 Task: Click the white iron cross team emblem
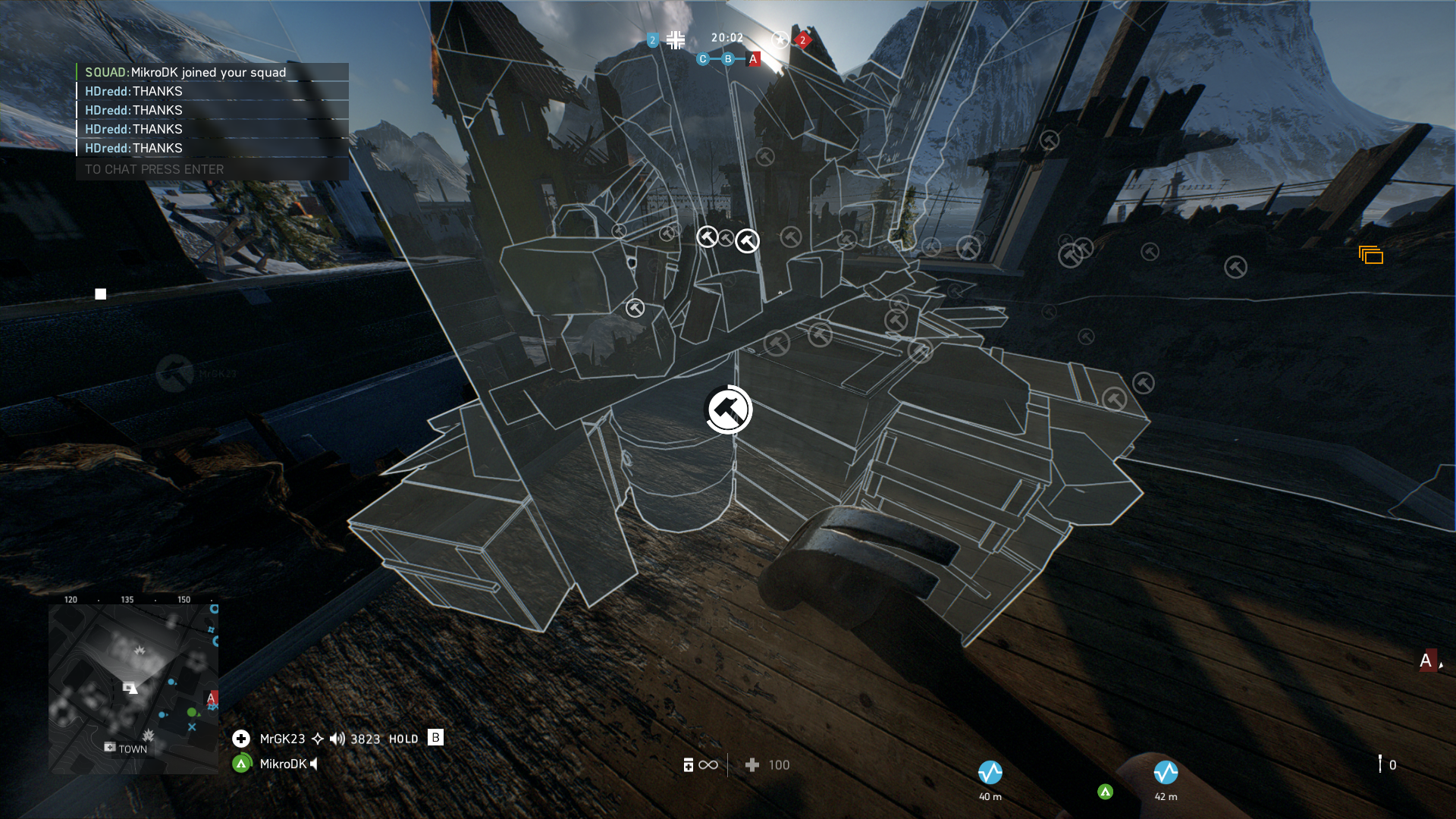[676, 39]
